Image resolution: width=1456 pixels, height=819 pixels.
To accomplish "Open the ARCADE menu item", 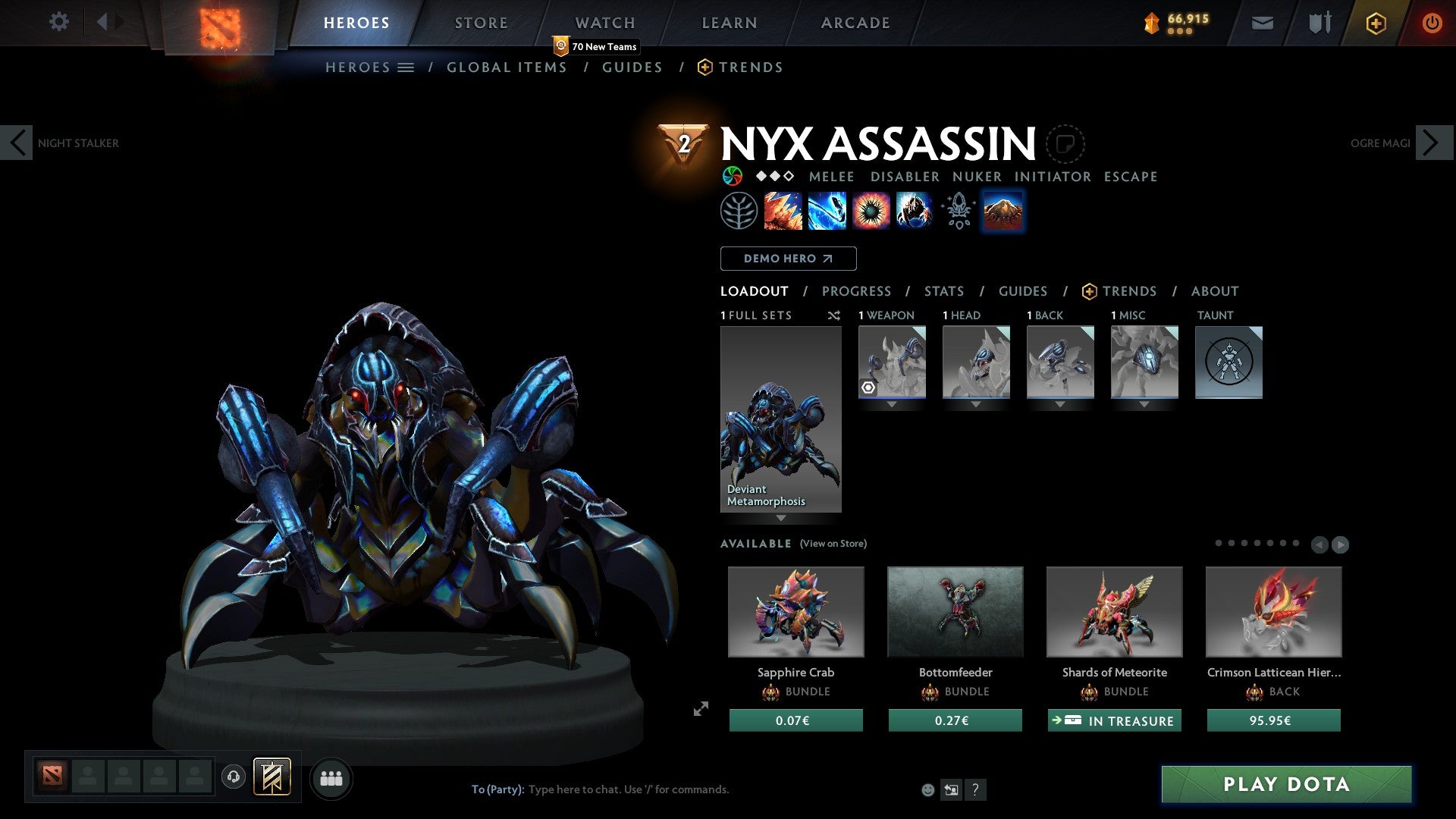I will pos(855,23).
